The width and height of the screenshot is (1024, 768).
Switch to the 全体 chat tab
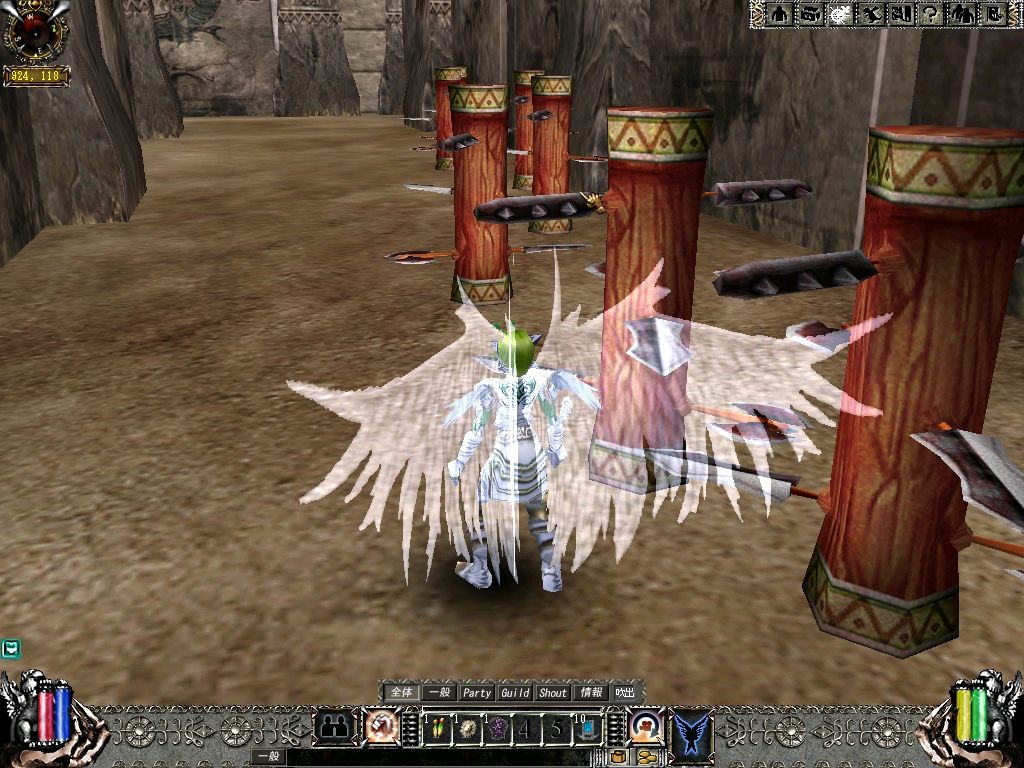[x=401, y=692]
